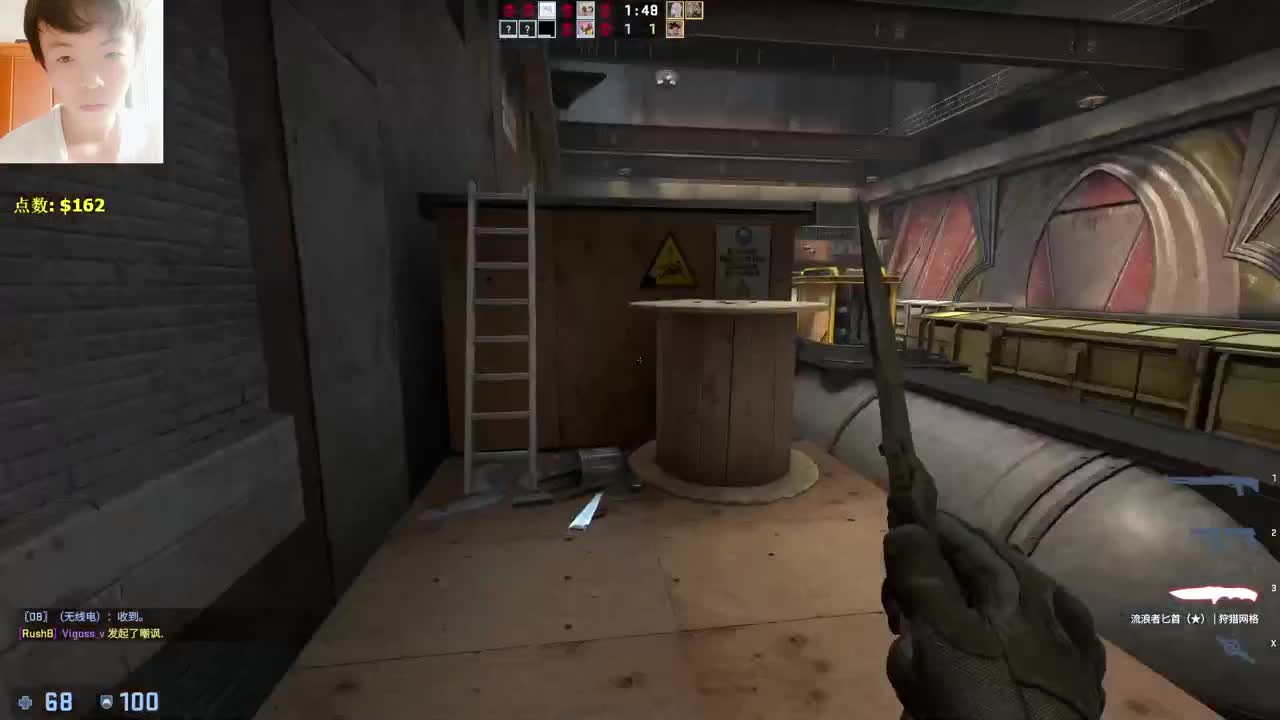This screenshot has height=720, width=1280.
Task: Click the top-left CT player portrait on scoreboard
Action: (x=585, y=11)
